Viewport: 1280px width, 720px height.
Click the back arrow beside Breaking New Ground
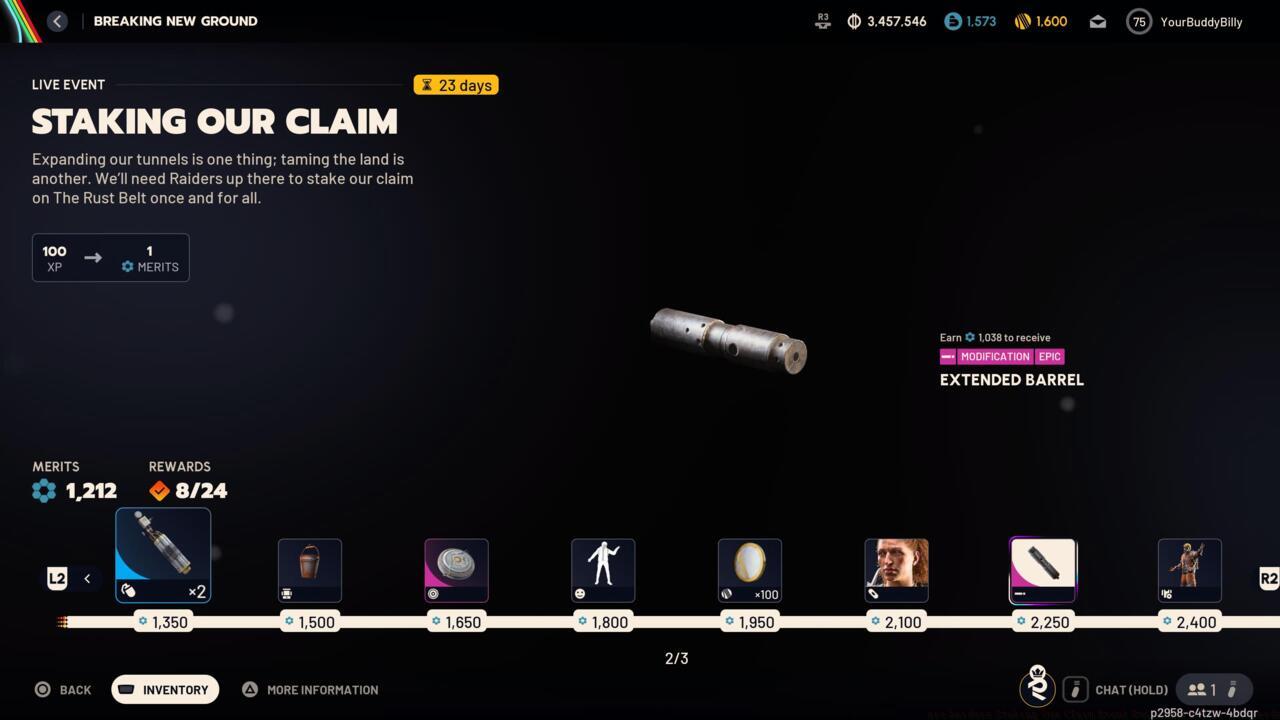[57, 20]
